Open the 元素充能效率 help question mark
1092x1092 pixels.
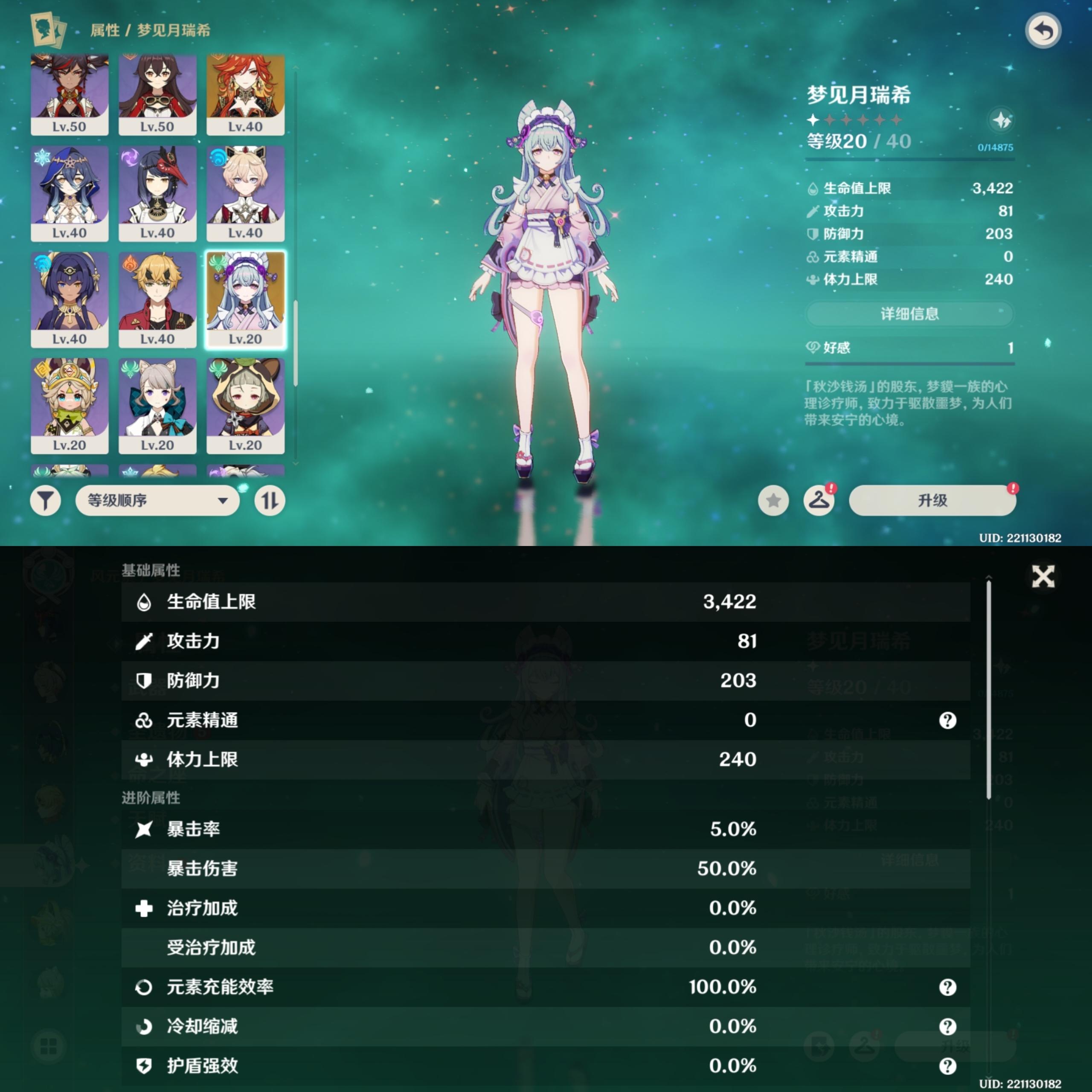pyautogui.click(x=947, y=987)
